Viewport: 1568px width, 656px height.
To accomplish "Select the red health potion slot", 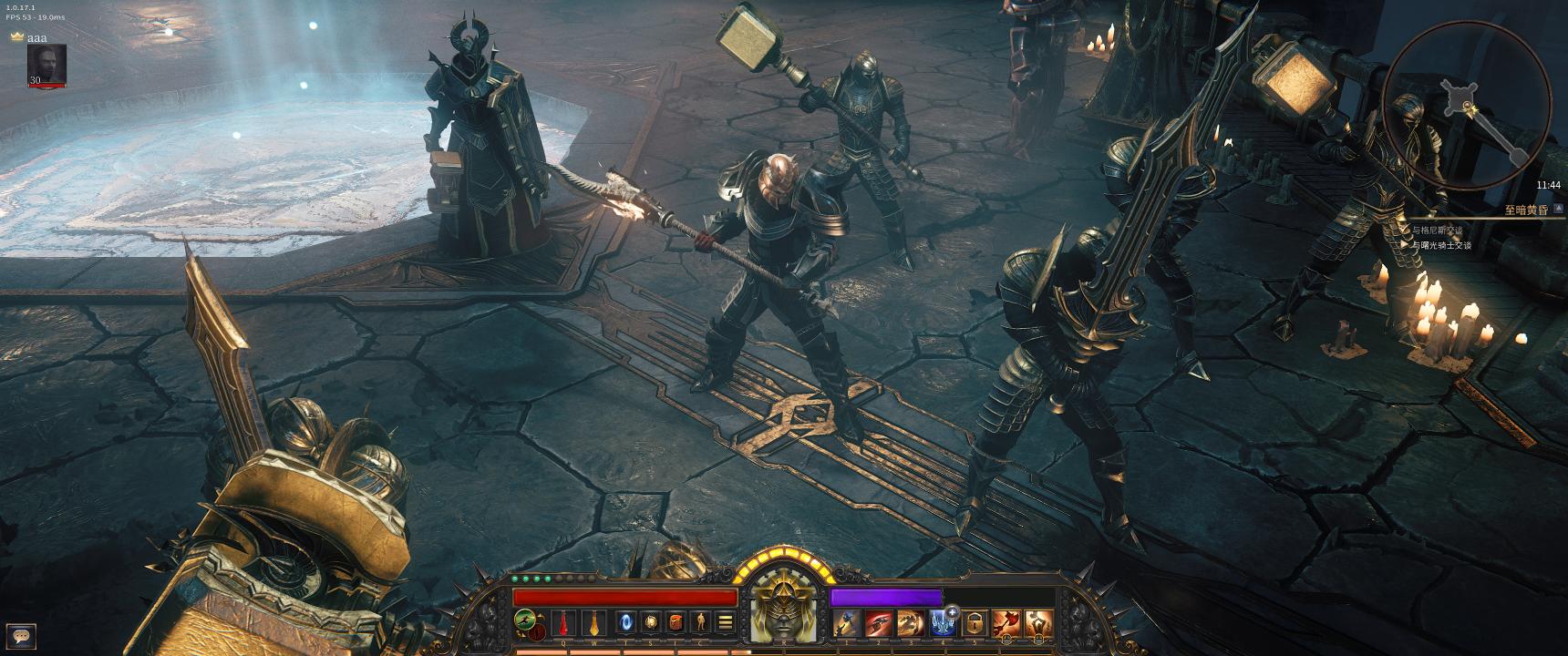I will coord(564,623).
